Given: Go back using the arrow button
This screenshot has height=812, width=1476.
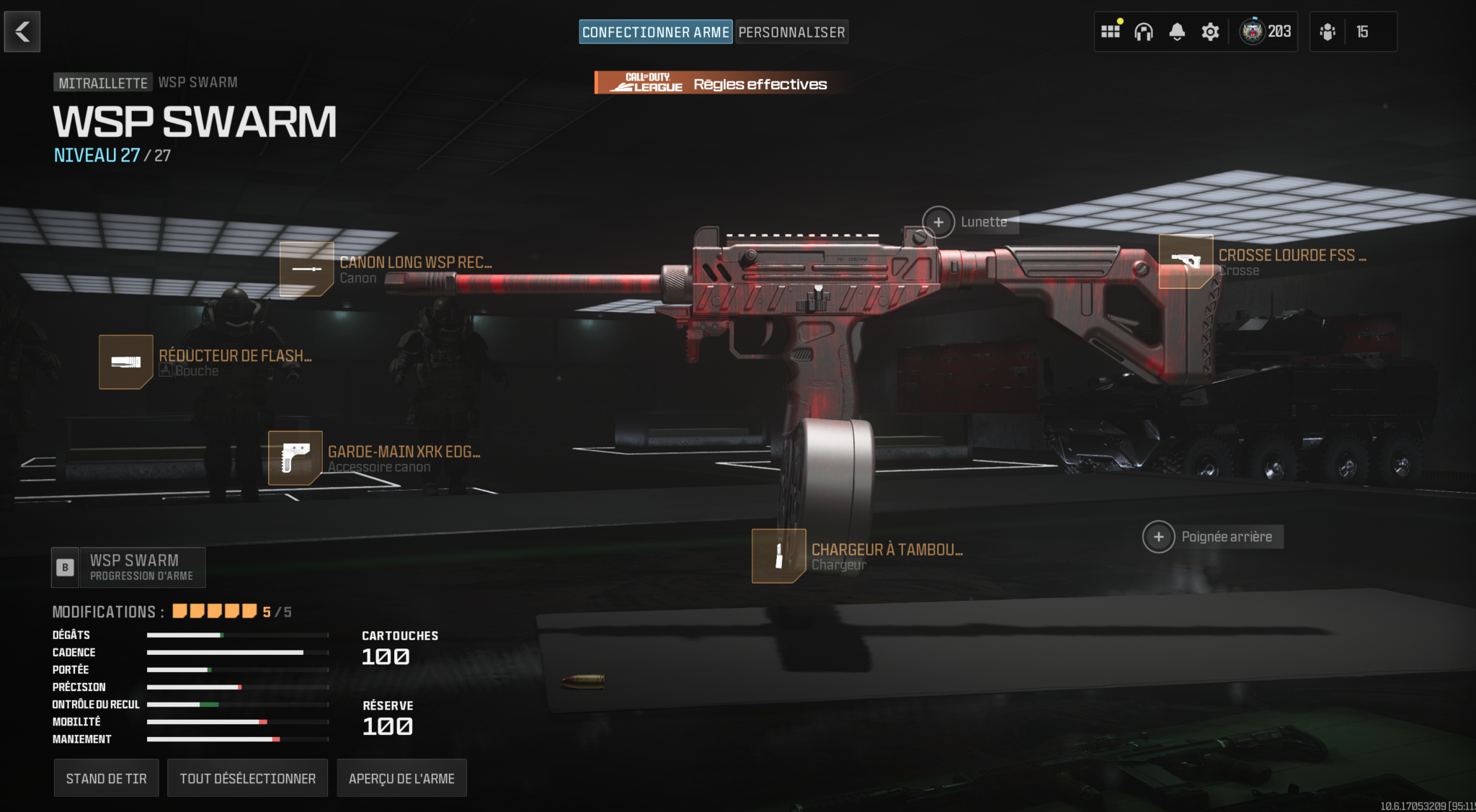Looking at the screenshot, I should tap(22, 32).
